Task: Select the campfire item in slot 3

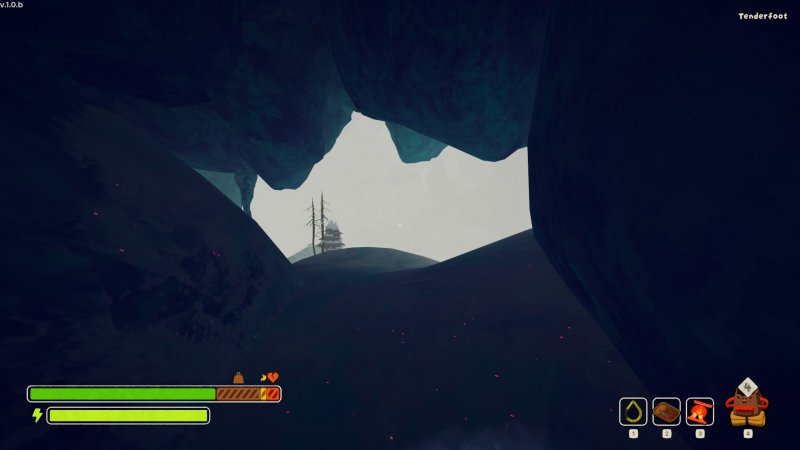Action: point(700,411)
